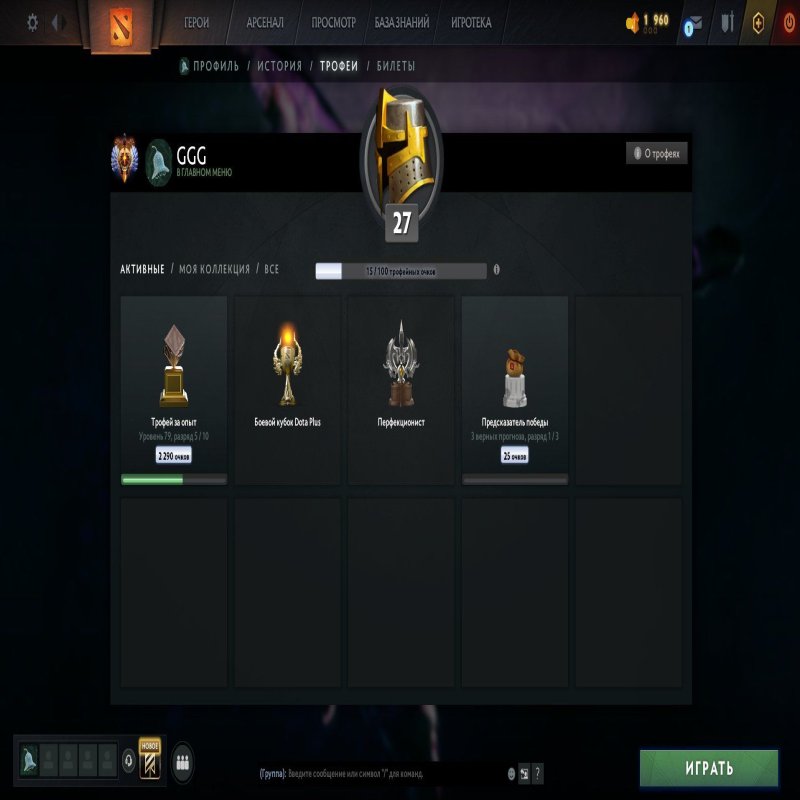Go to the Просмотр (Watch) section

click(x=334, y=22)
